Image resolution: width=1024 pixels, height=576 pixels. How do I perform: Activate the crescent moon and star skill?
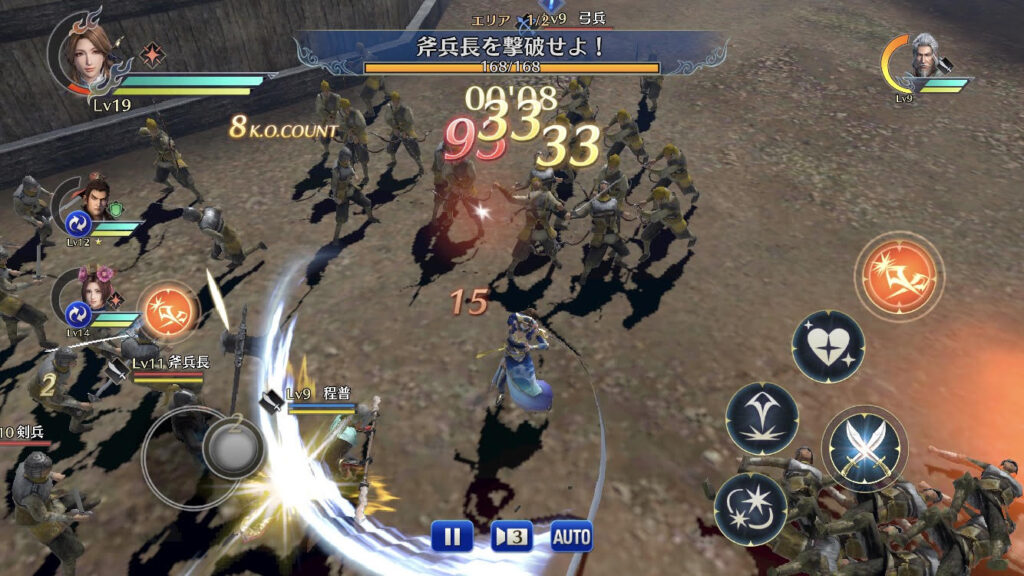coord(750,508)
